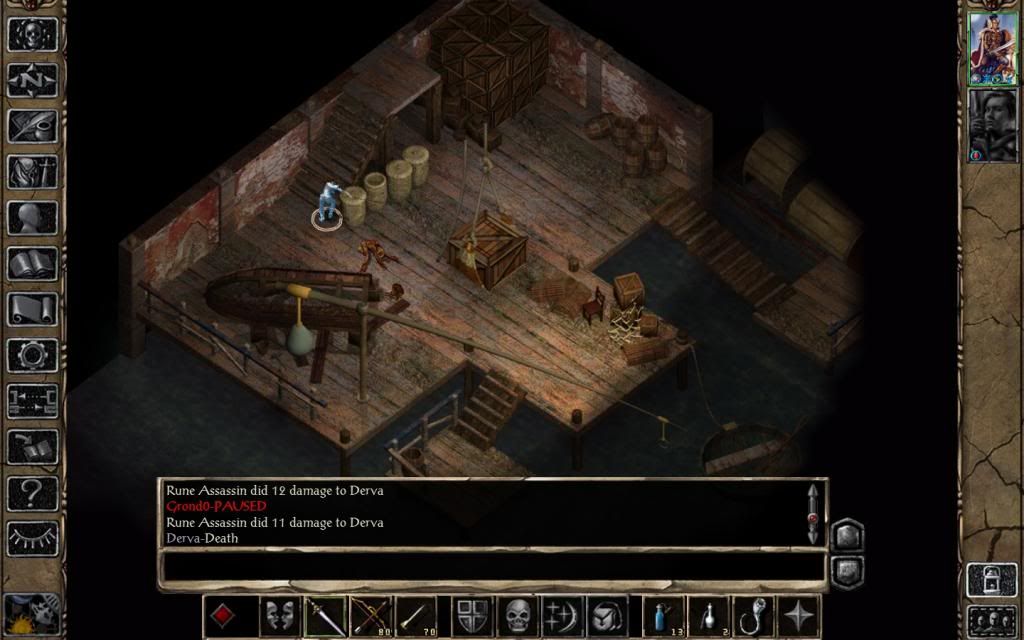Screen dimensions: 1024x640
Task: Open the area map with the compass button
Action: click(x=32, y=79)
